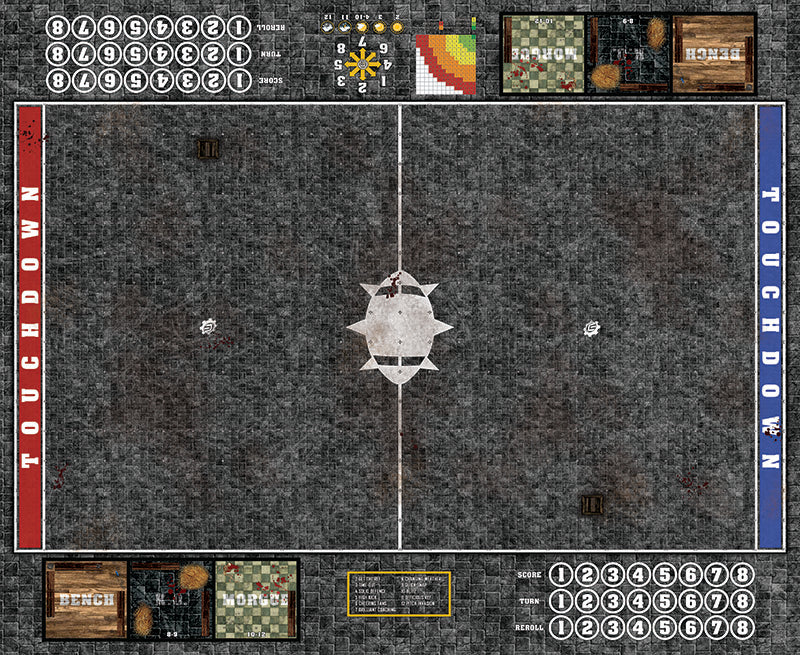
Task: Choose space 2 on the upright Reroll track
Action: click(587, 629)
